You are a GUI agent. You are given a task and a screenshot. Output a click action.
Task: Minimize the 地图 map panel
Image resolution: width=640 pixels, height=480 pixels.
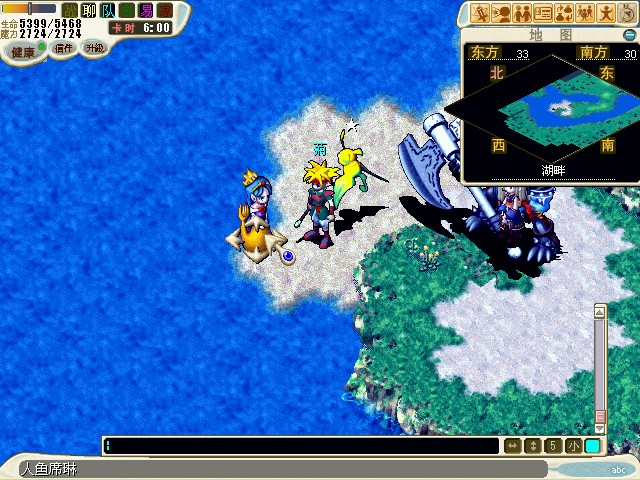coord(629,33)
